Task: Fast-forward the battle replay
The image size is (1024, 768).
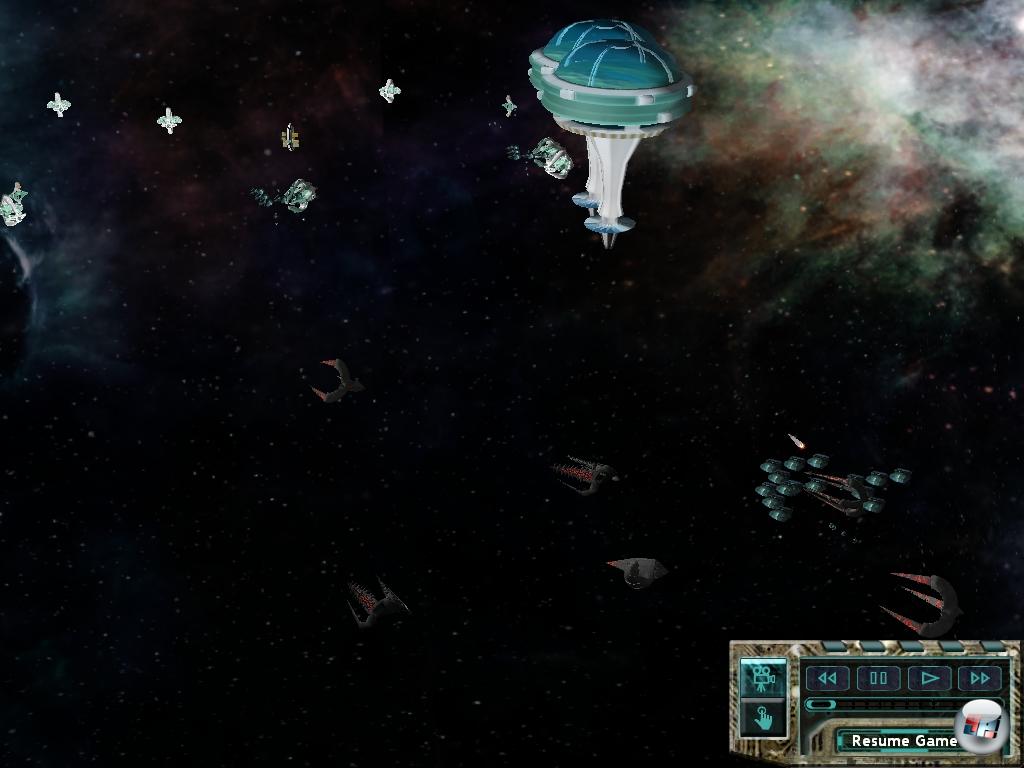Action: [x=979, y=678]
